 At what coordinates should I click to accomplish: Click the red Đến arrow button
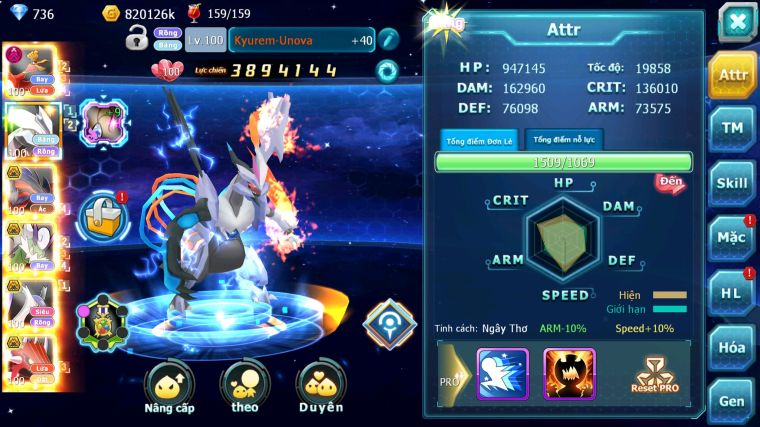(669, 184)
